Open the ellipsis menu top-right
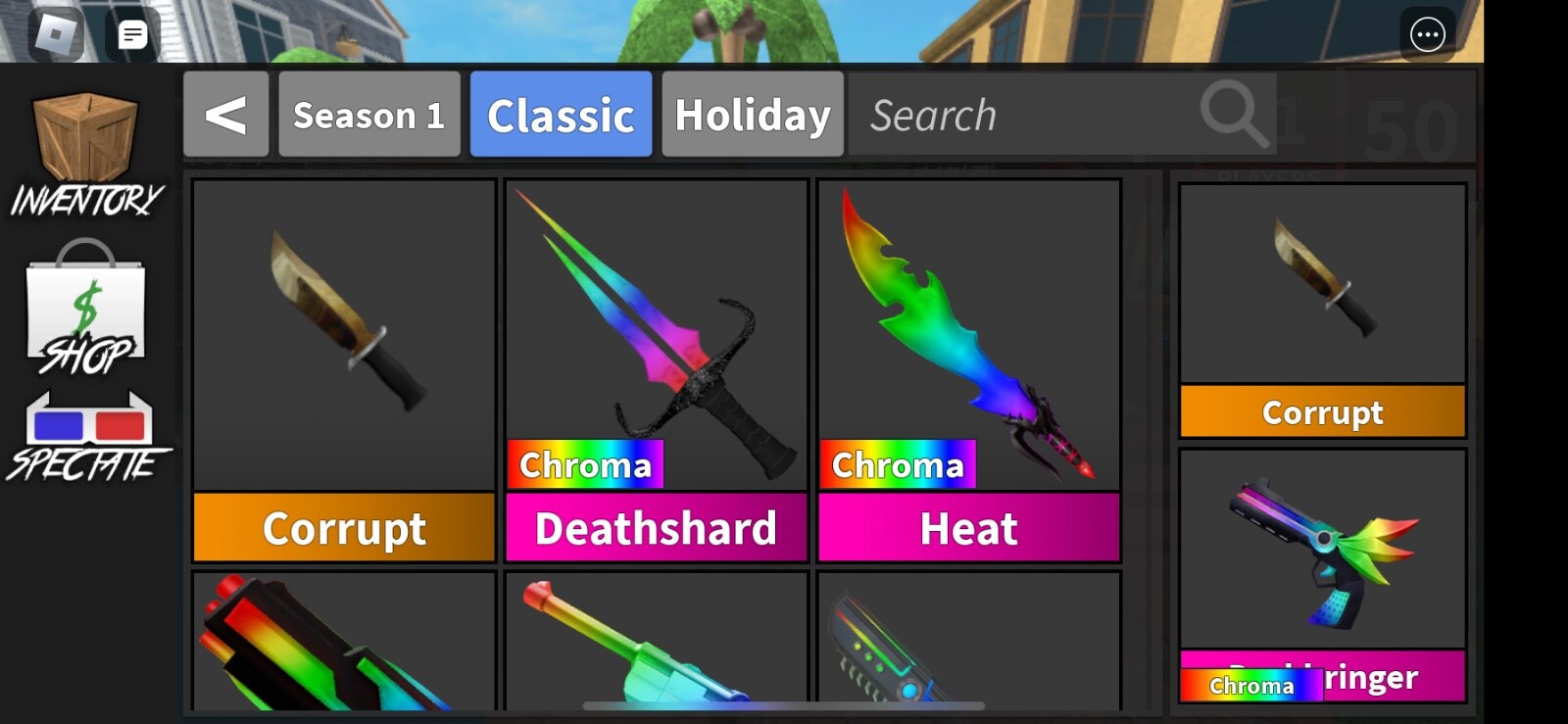 [x=1429, y=33]
